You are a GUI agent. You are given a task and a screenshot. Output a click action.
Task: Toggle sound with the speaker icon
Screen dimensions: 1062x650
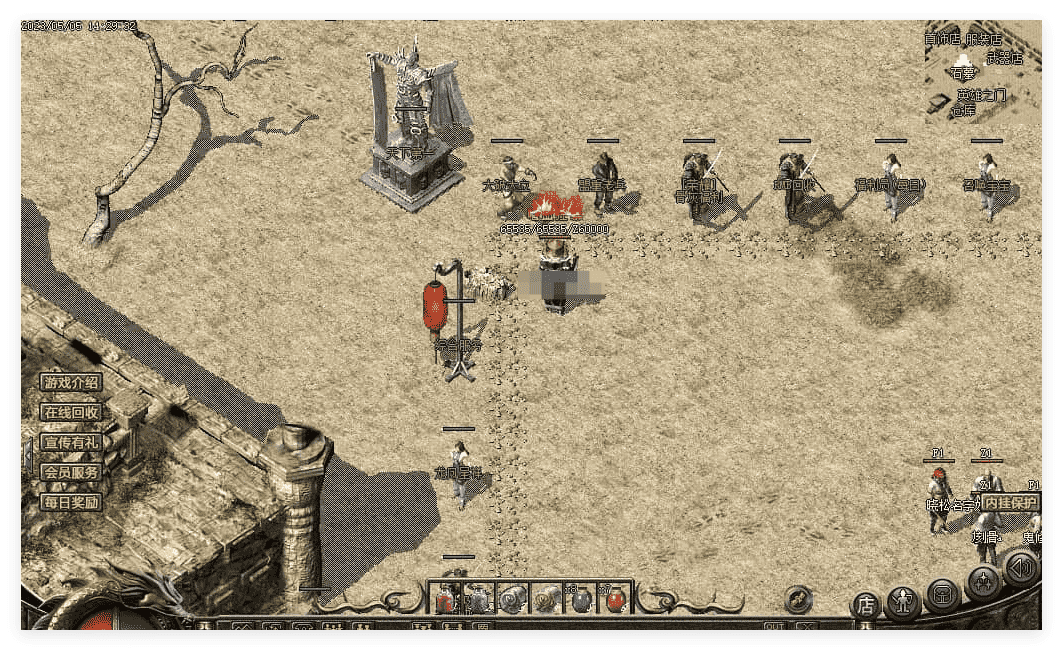coord(1021,569)
